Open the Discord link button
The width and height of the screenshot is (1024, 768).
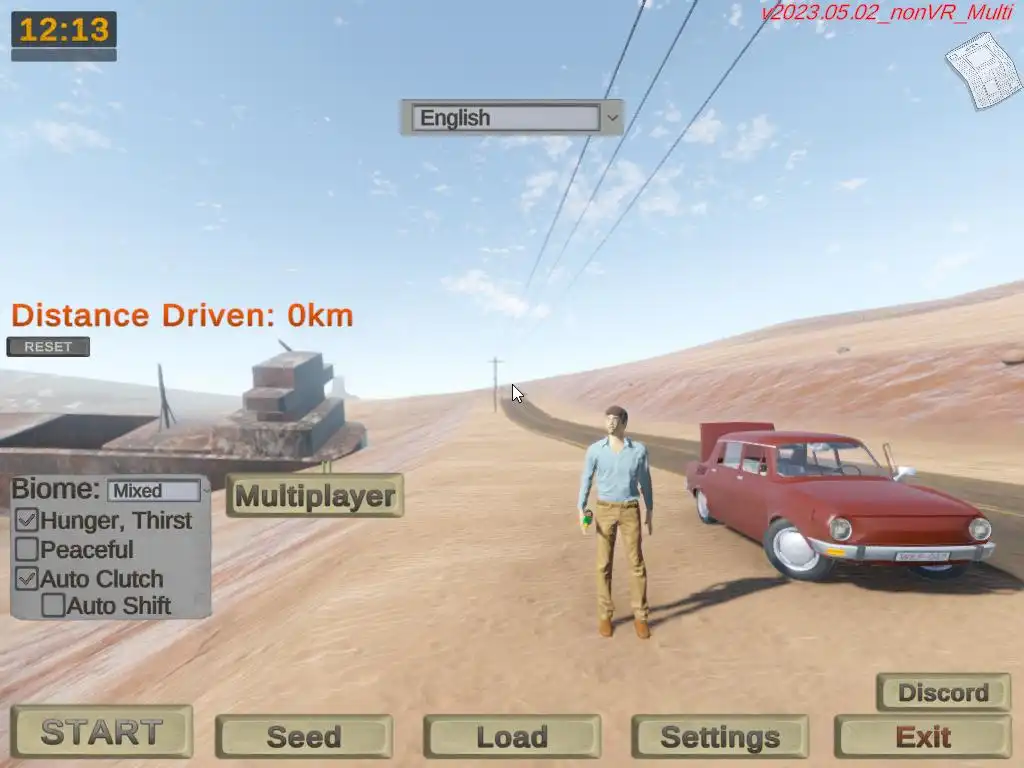tap(943, 692)
